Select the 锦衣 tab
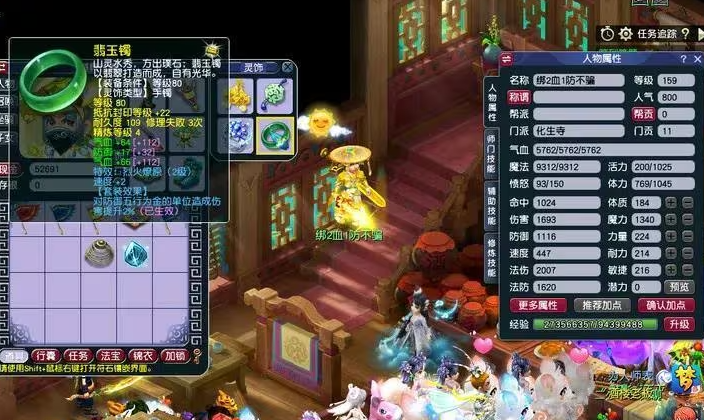This screenshot has width=704, height=420. 142,355
